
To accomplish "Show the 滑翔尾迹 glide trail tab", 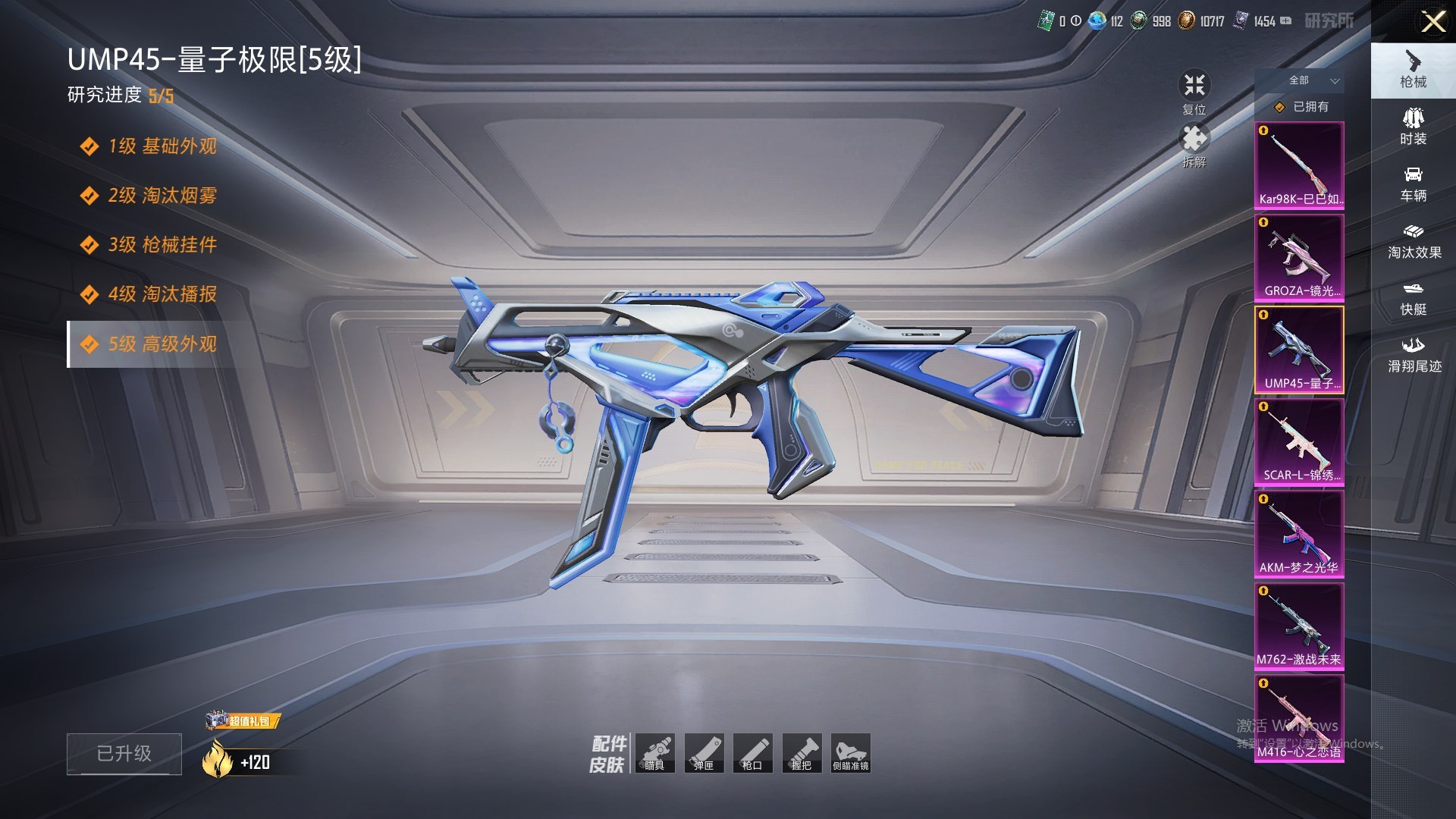I will pyautogui.click(x=1413, y=355).
